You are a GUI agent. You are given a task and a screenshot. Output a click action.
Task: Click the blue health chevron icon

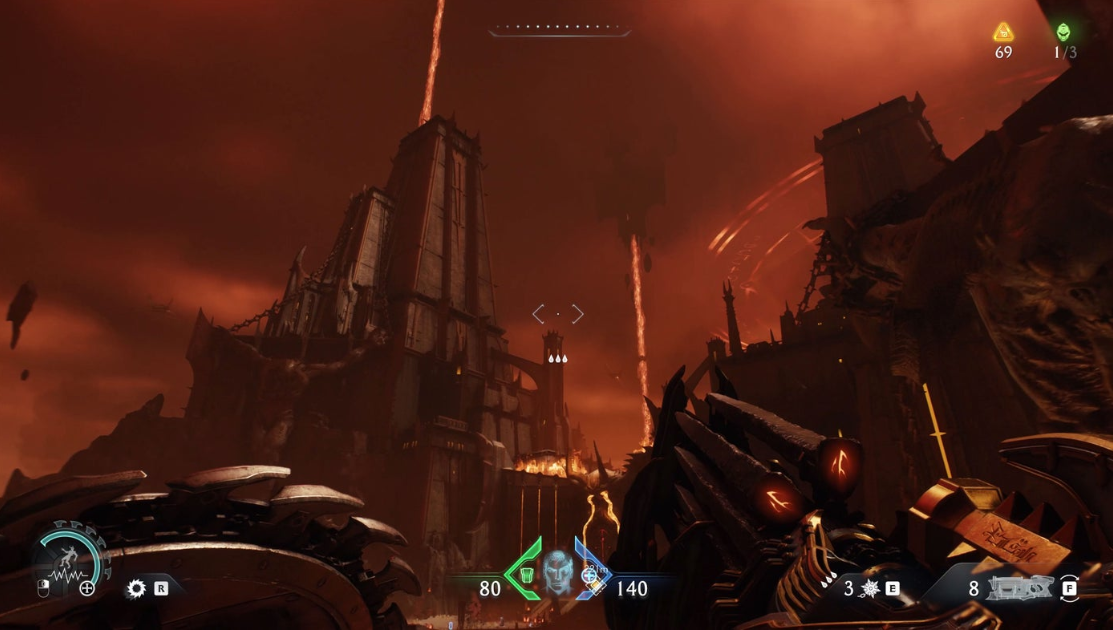point(592,572)
